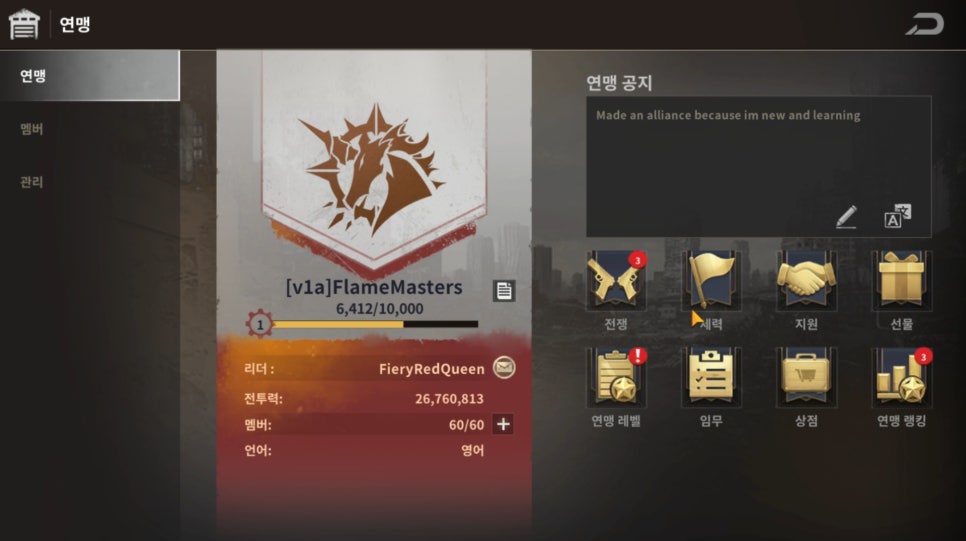The image size is (966, 541).
Task: Open the 연맹 랭킹 ranking icon
Action: click(x=901, y=377)
